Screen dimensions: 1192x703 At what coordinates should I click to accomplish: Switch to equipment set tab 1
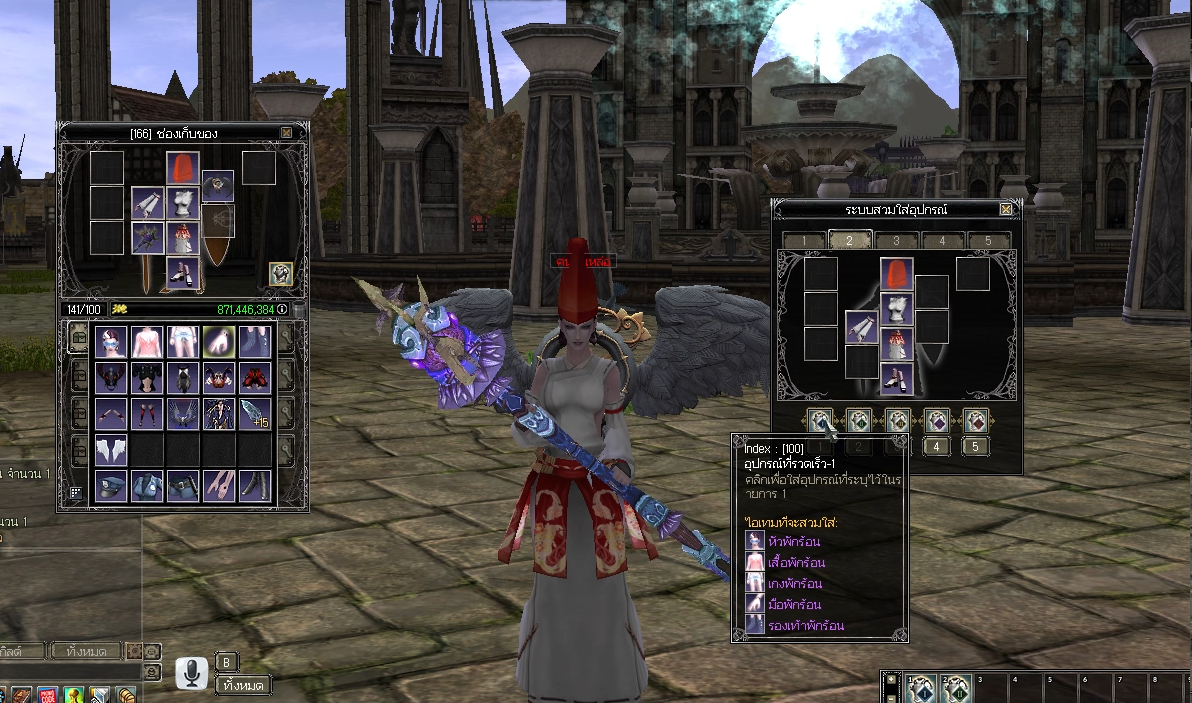pyautogui.click(x=804, y=241)
